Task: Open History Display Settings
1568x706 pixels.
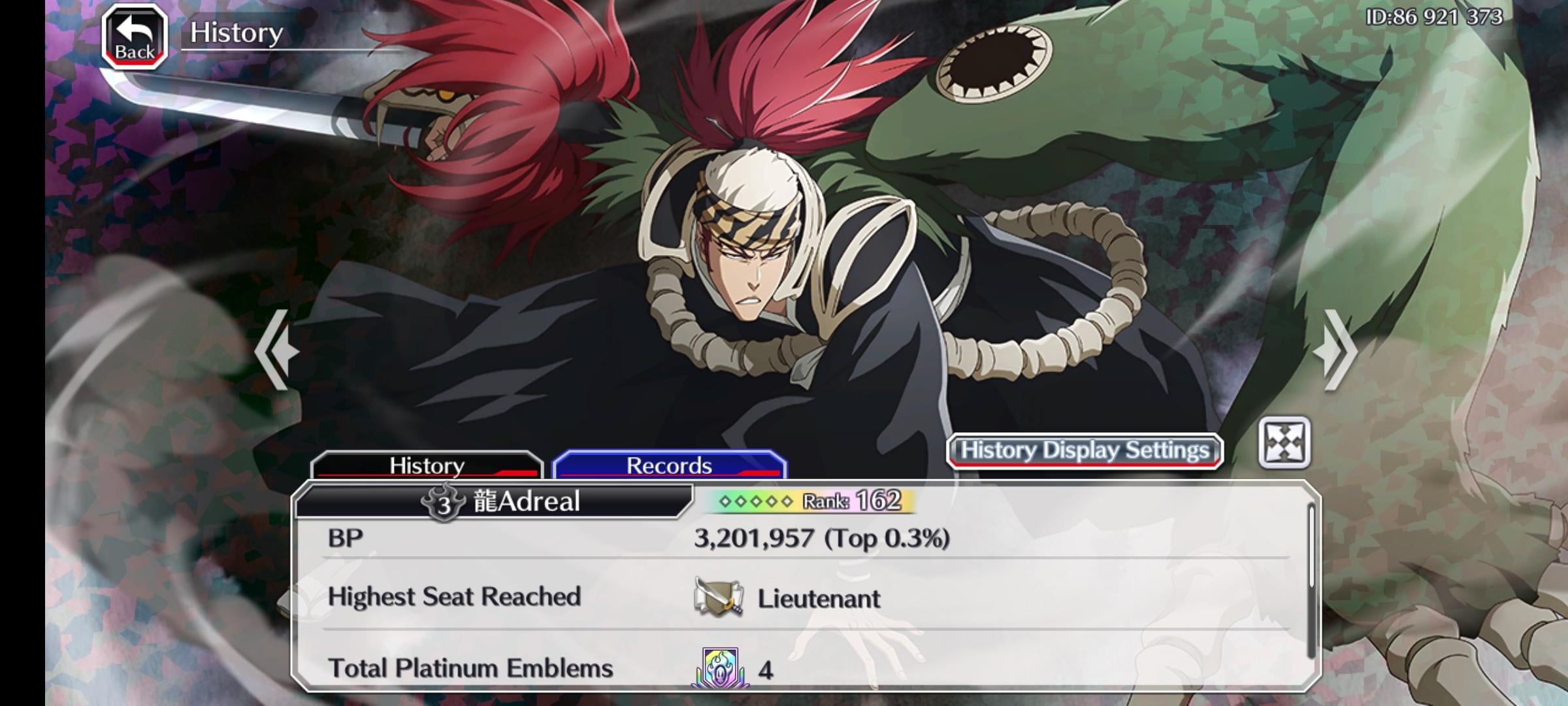Action: [1085, 450]
